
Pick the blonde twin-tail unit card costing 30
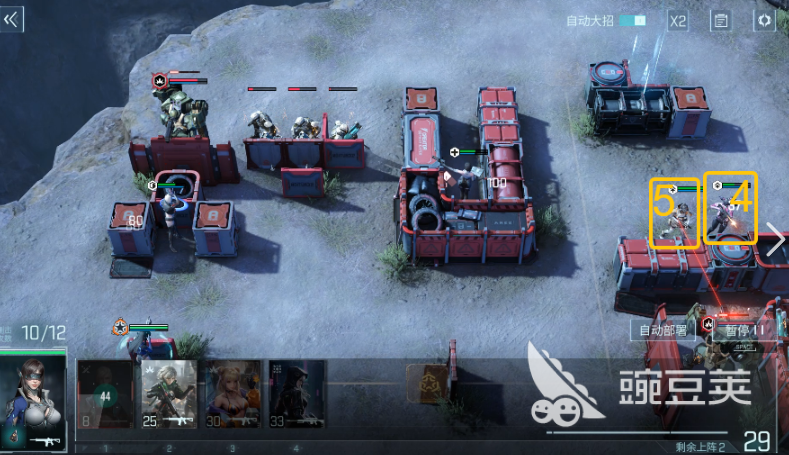coord(232,394)
